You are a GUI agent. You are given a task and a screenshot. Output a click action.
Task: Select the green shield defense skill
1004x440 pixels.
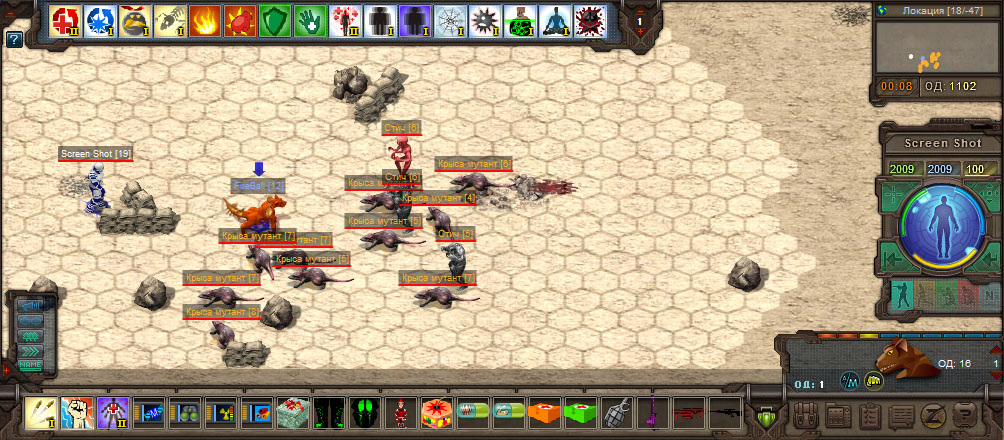pyautogui.click(x=275, y=20)
